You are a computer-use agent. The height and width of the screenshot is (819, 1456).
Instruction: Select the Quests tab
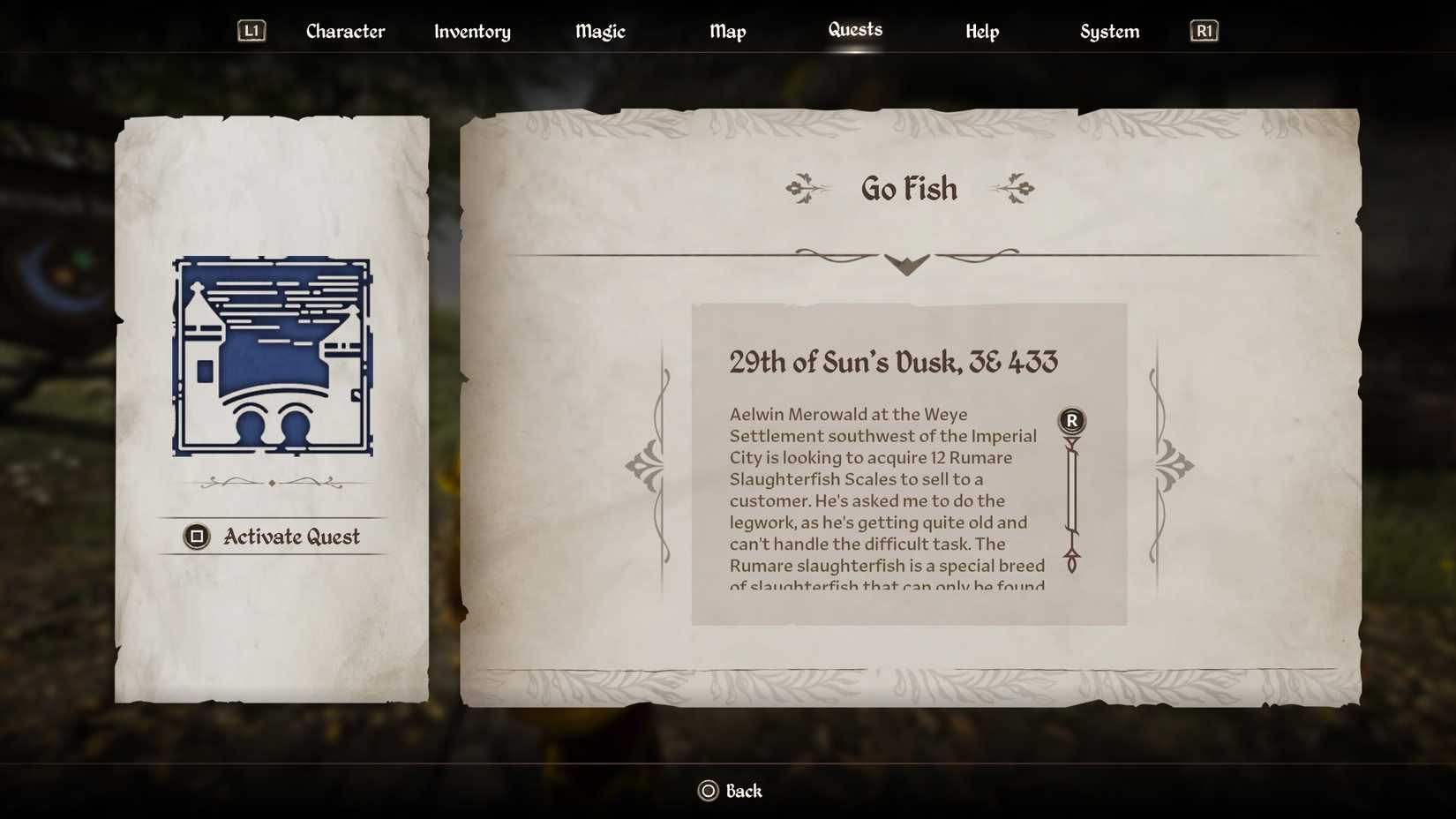[854, 29]
